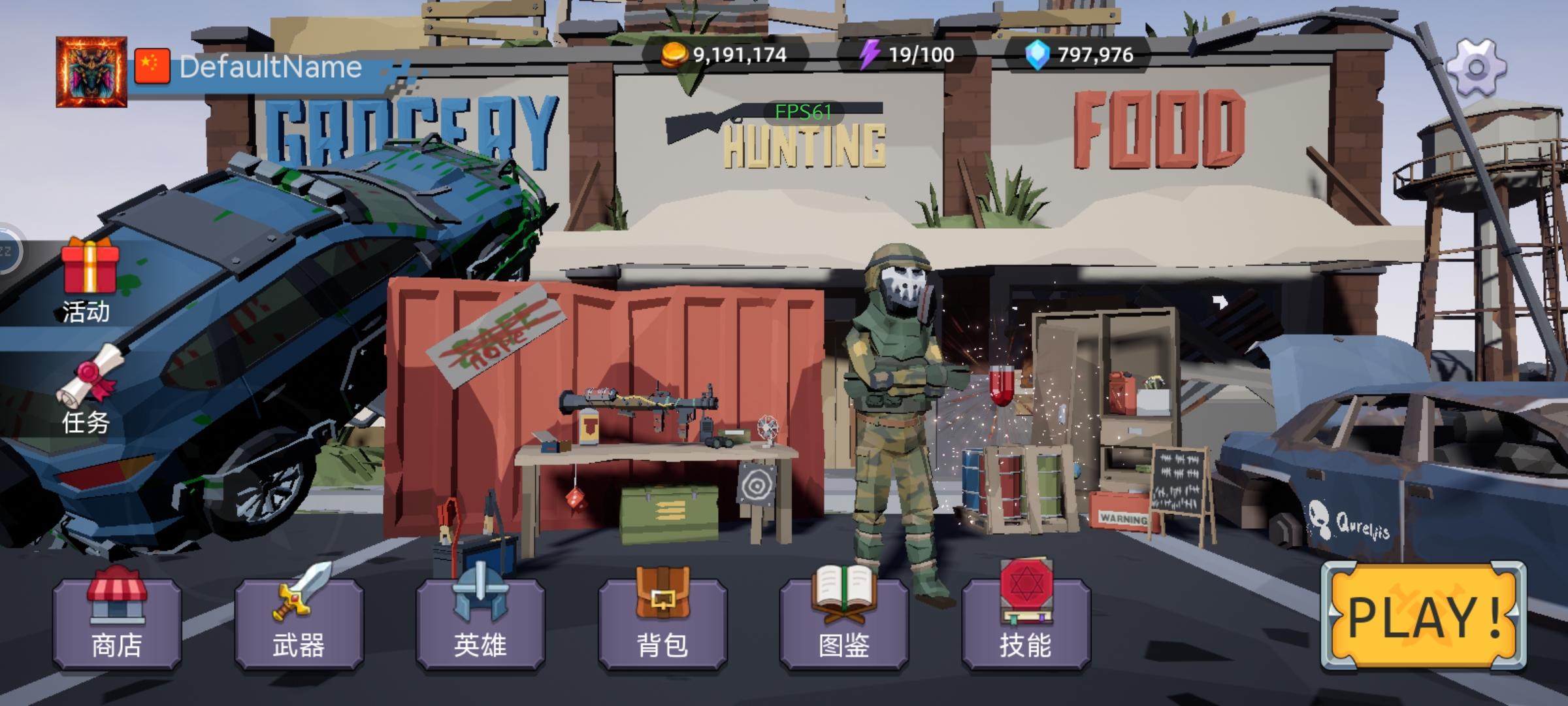
Task: Tap the China flag next to player name
Action: (x=152, y=65)
